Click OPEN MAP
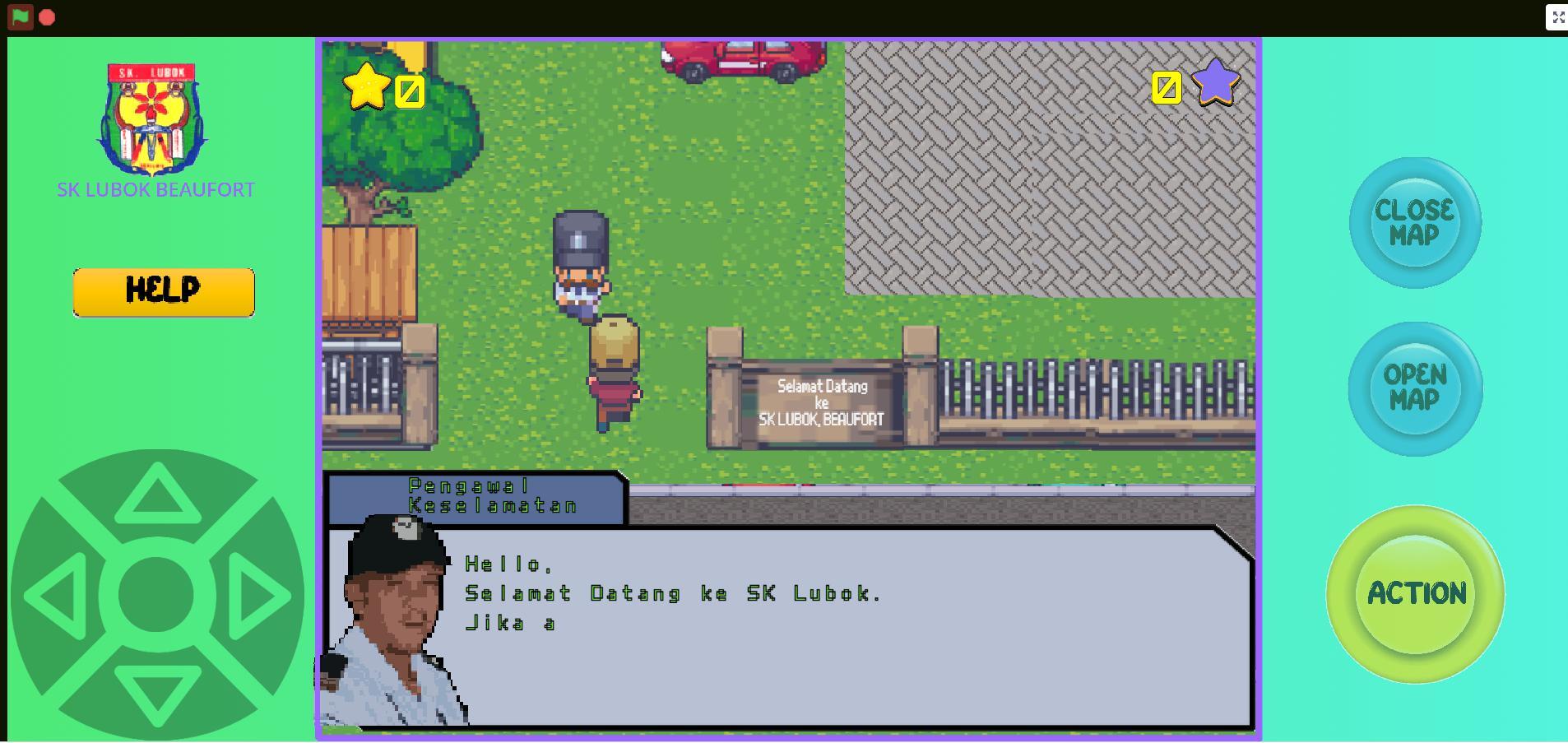Image resolution: width=1568 pixels, height=743 pixels. point(1413,387)
